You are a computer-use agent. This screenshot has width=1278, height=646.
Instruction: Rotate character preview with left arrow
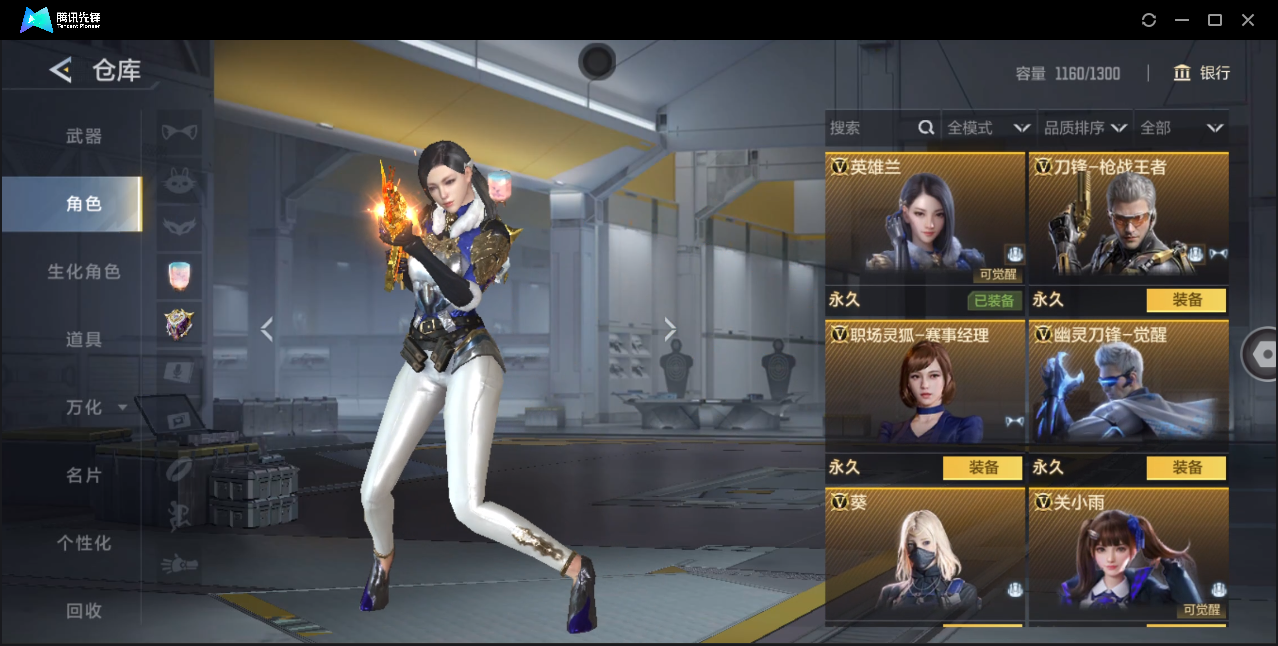[x=266, y=329]
